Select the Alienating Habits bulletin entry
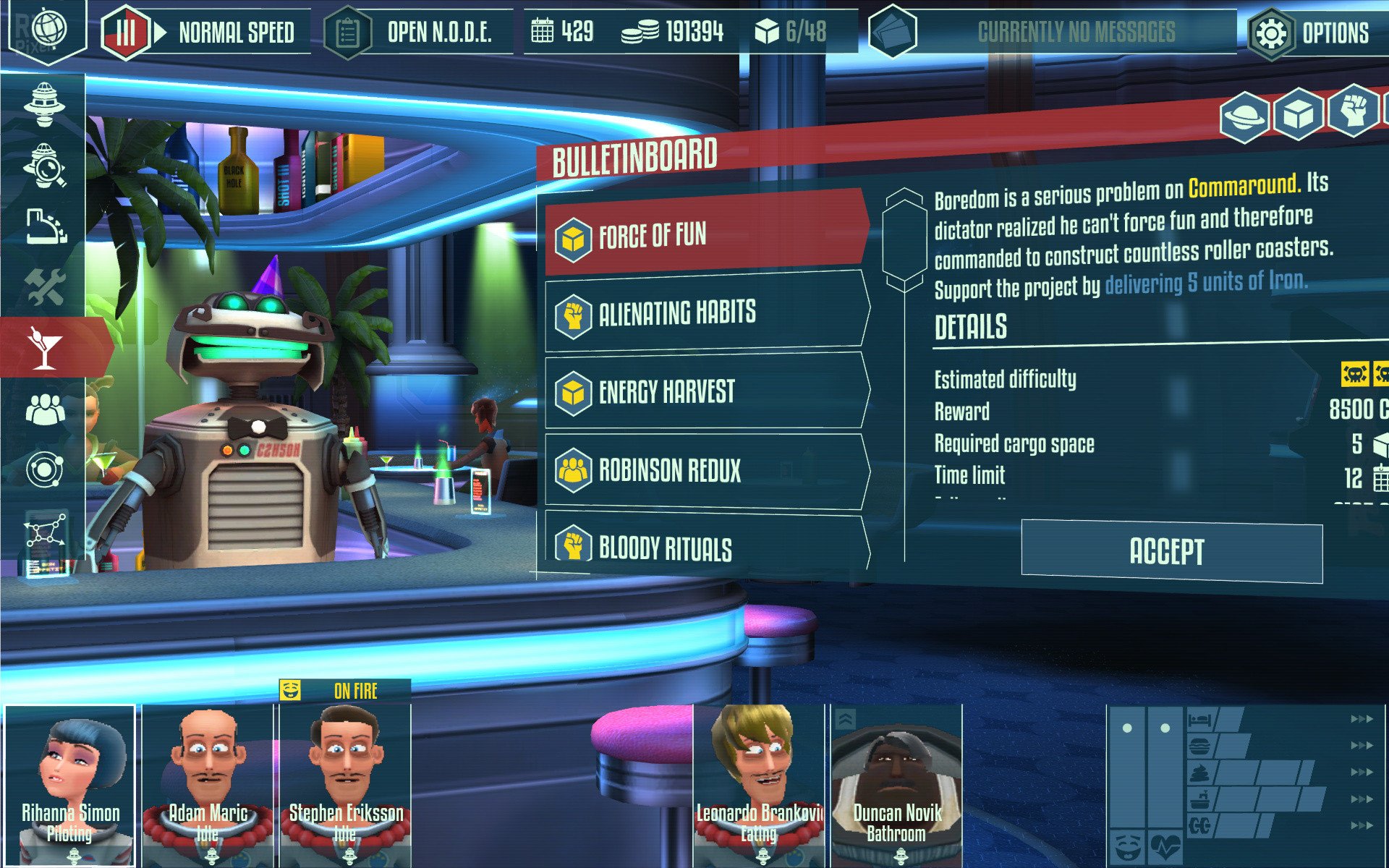 coord(705,313)
